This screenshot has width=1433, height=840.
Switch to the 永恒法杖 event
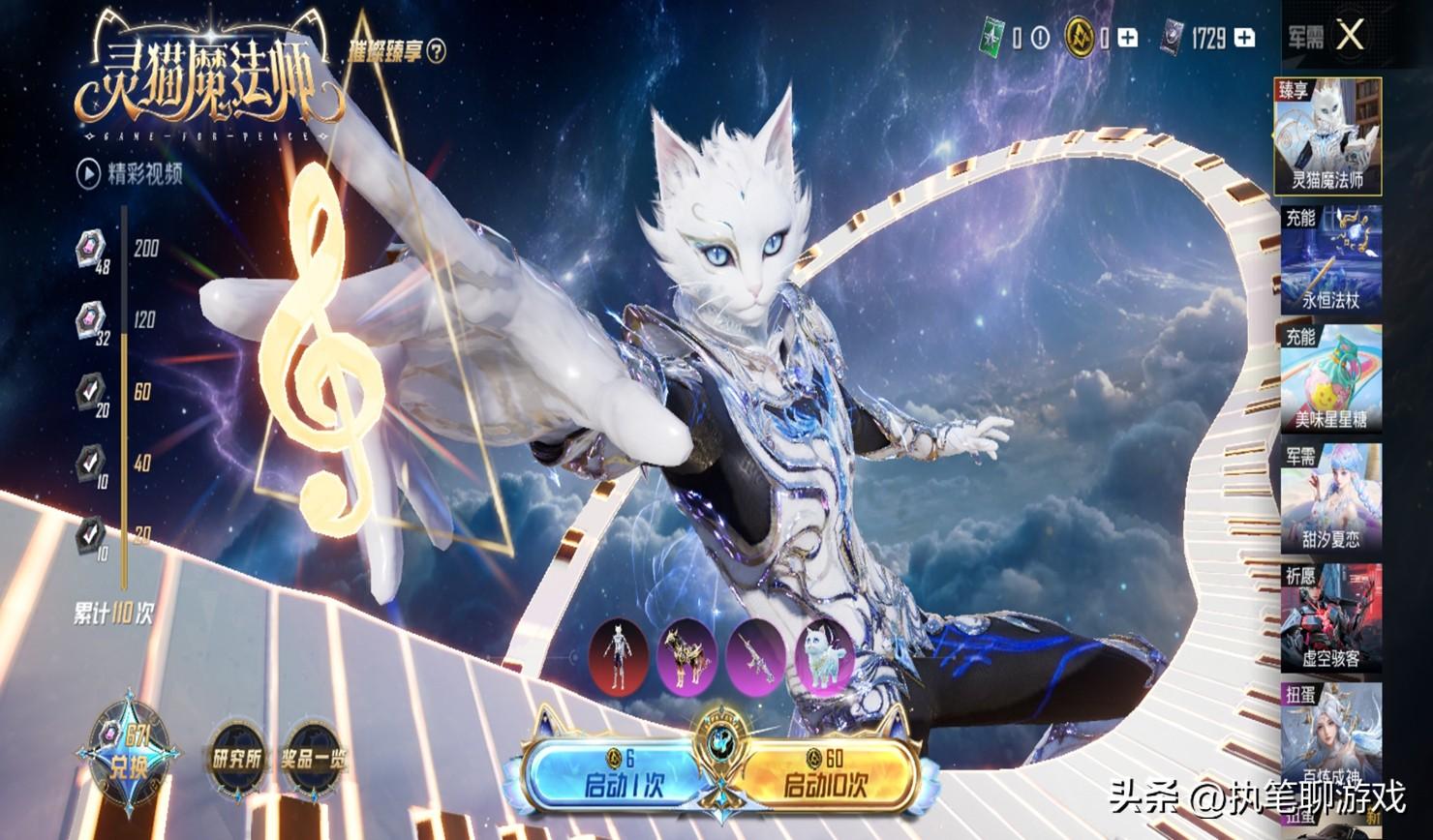click(1330, 259)
